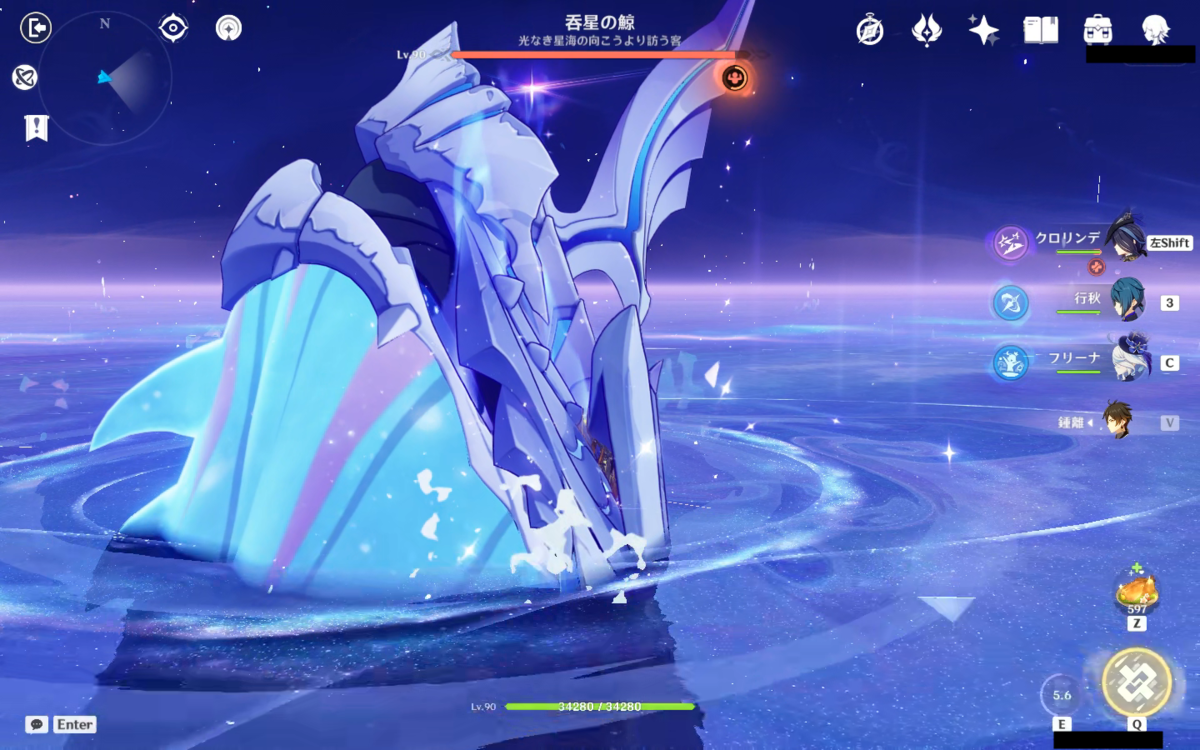Open the circular minimap
This screenshot has height=750, width=1200.
tap(105, 77)
